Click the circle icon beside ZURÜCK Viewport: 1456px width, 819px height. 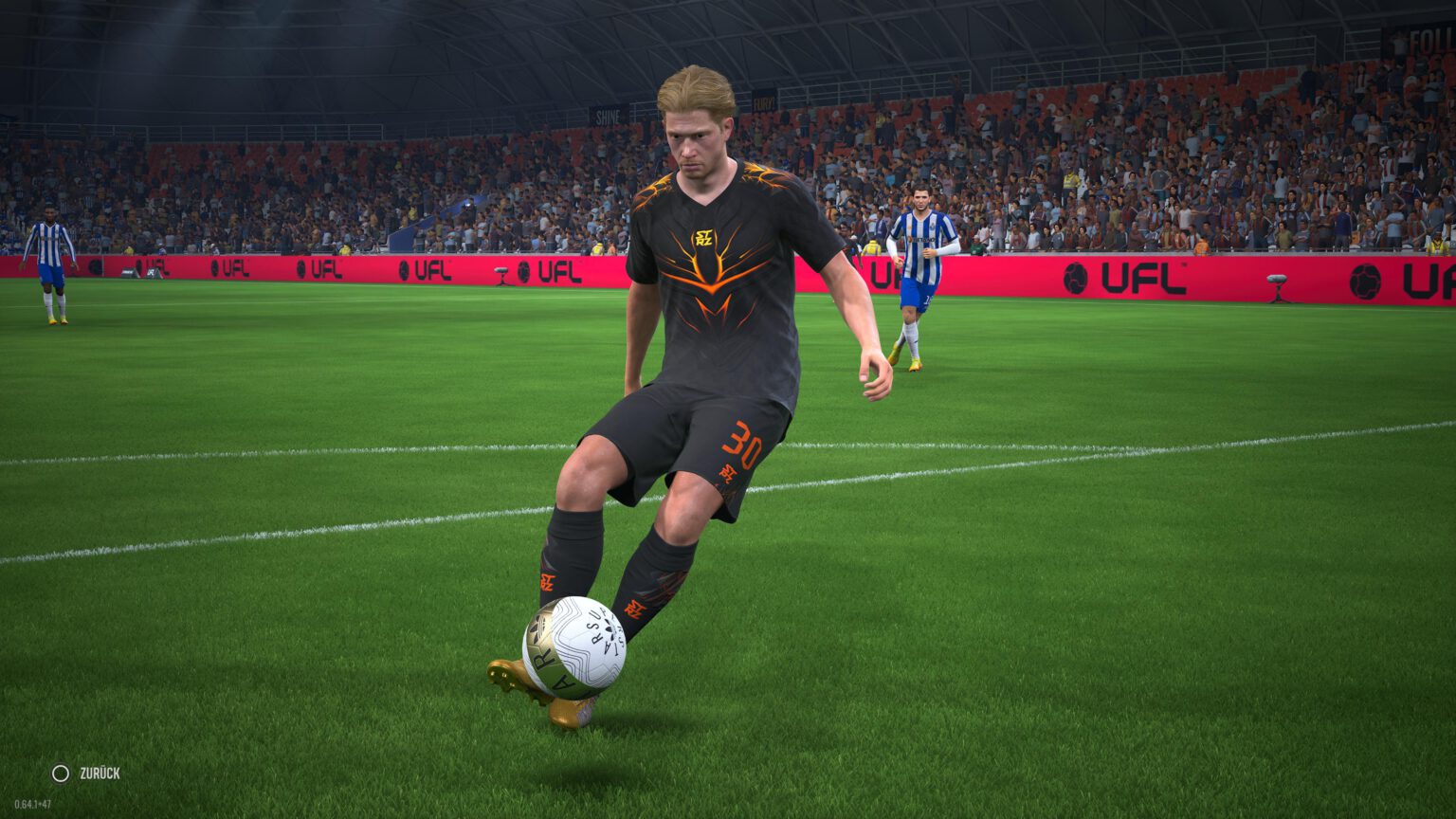[x=59, y=772]
